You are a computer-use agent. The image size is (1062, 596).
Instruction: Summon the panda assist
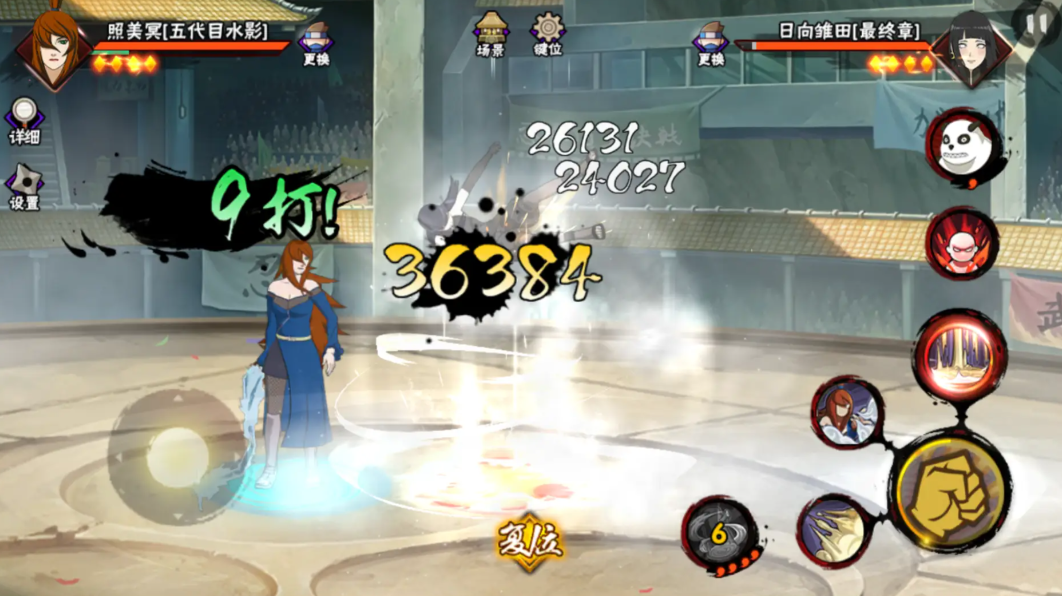pyautogui.click(x=962, y=148)
